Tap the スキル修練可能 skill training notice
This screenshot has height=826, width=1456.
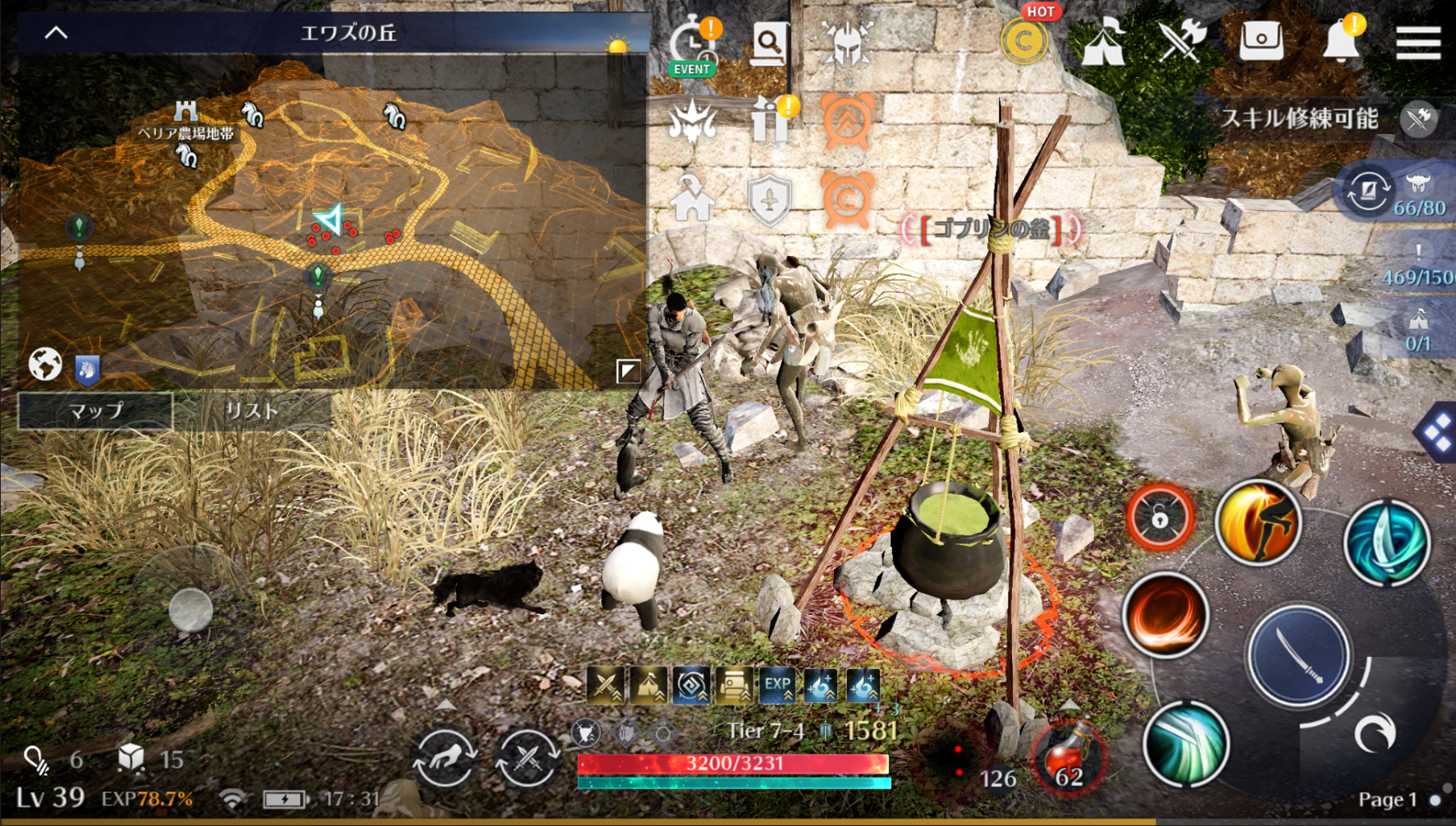coord(1302,119)
